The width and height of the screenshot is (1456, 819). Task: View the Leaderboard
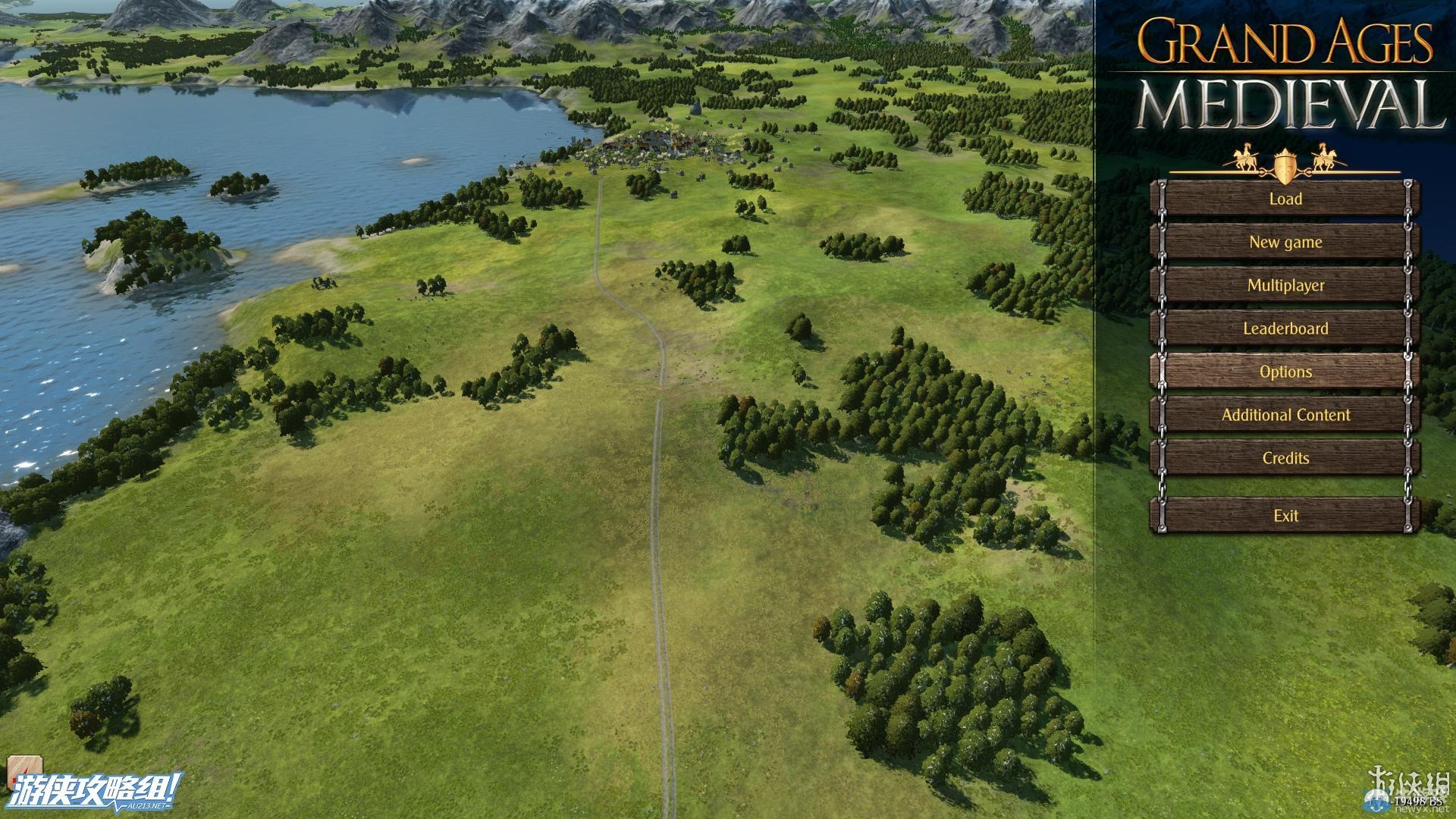click(x=1285, y=328)
